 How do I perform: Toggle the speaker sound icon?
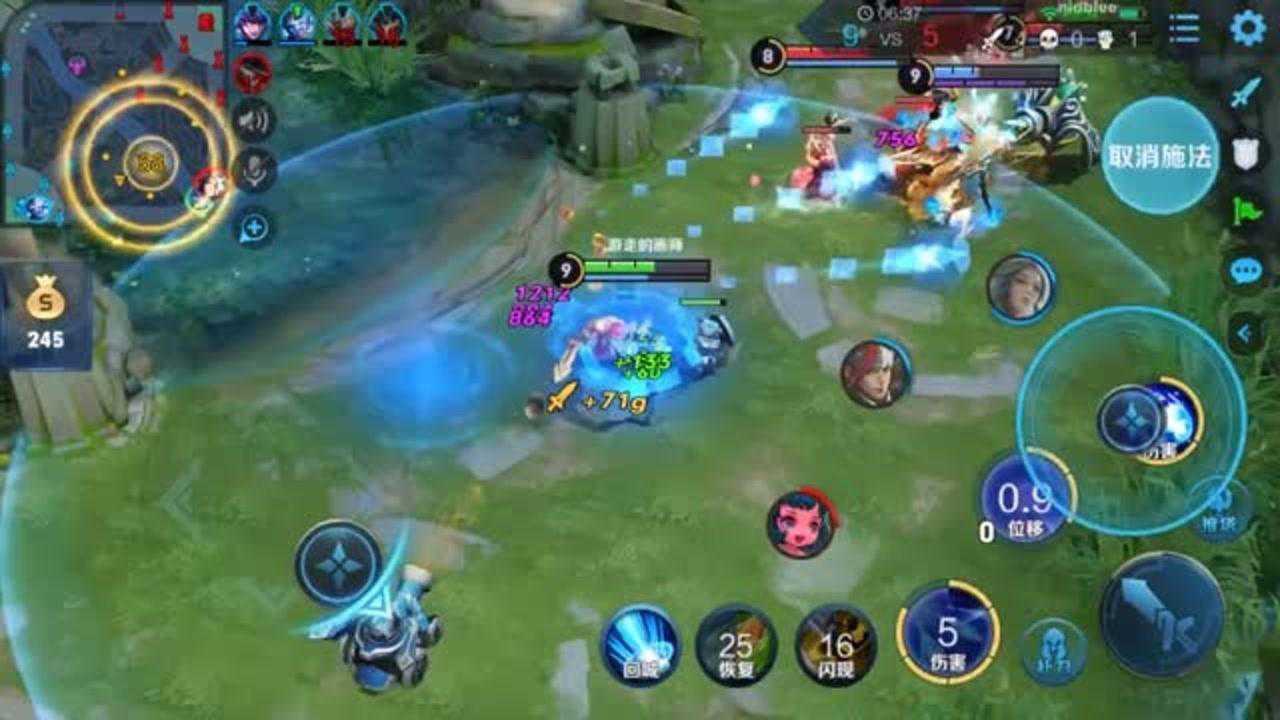coord(254,122)
